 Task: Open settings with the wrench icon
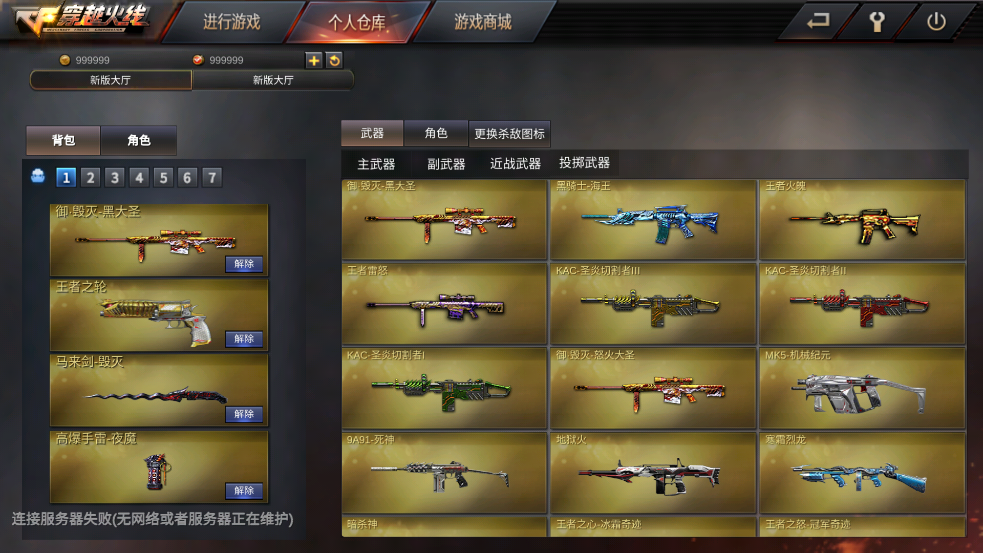877,22
